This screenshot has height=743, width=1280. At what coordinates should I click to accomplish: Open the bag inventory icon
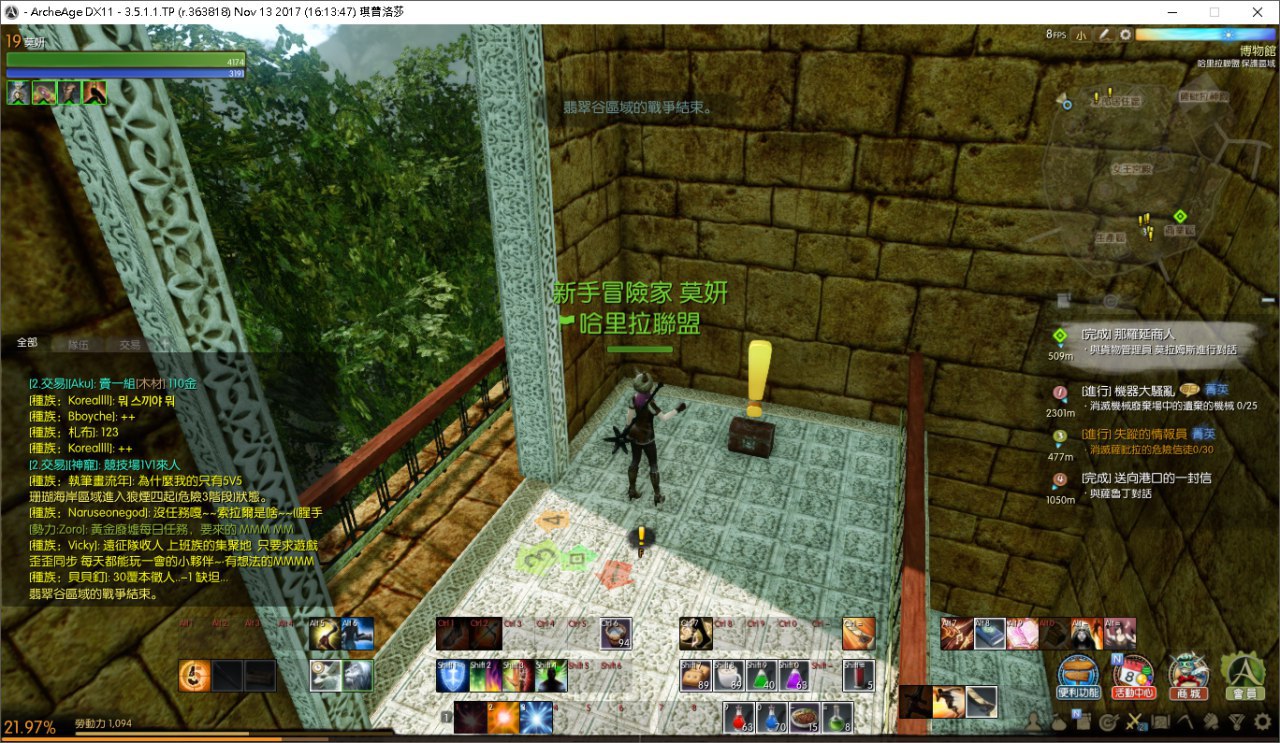[x=1059, y=721]
